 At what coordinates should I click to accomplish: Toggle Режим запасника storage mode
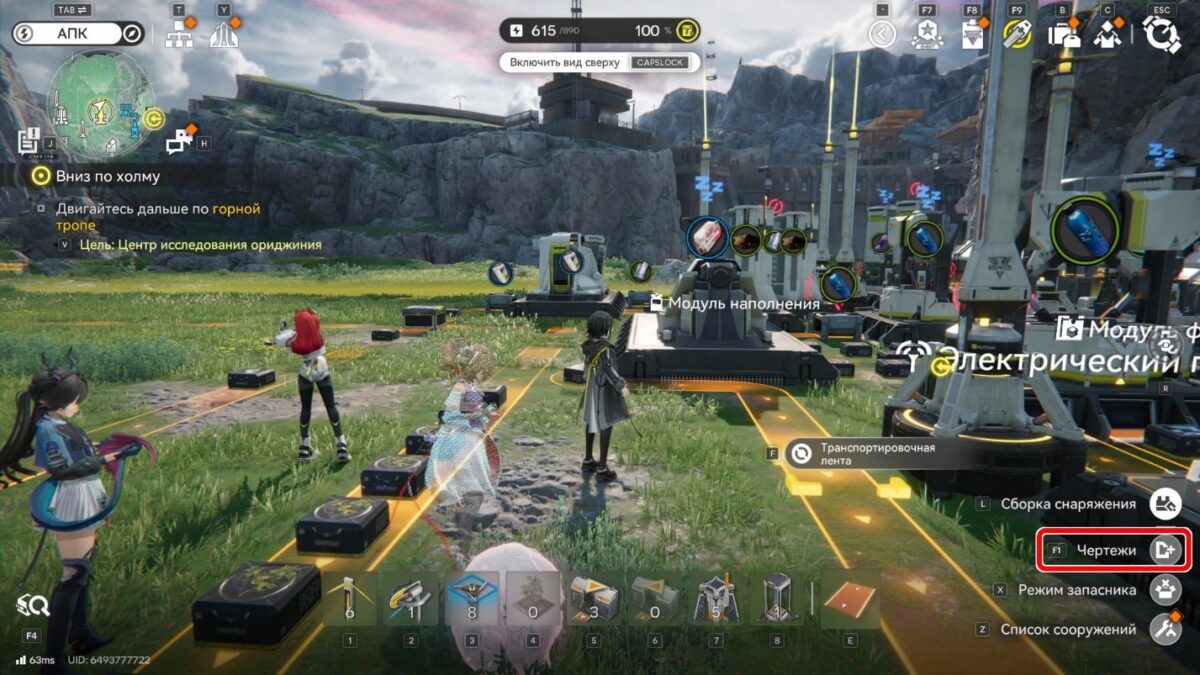pos(1165,590)
